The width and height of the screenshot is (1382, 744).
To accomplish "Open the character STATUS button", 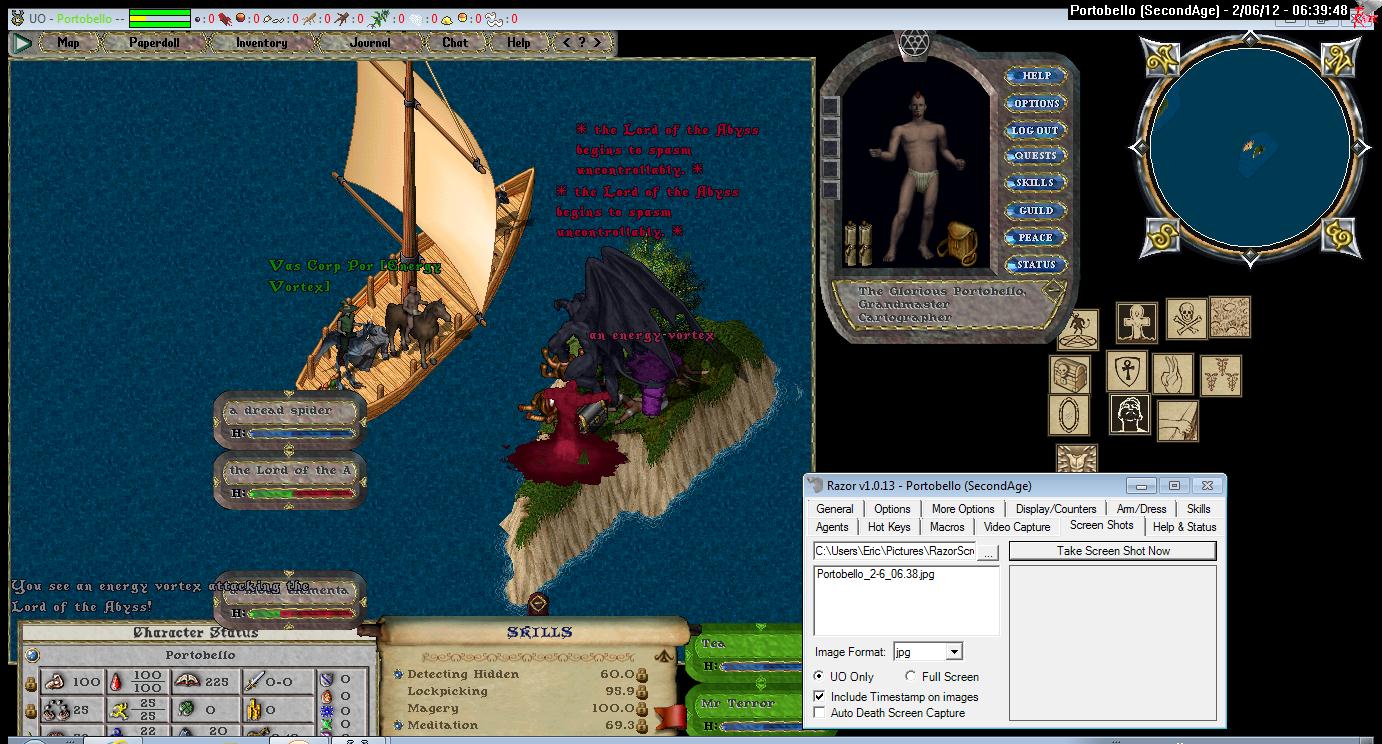I will click(x=1036, y=264).
